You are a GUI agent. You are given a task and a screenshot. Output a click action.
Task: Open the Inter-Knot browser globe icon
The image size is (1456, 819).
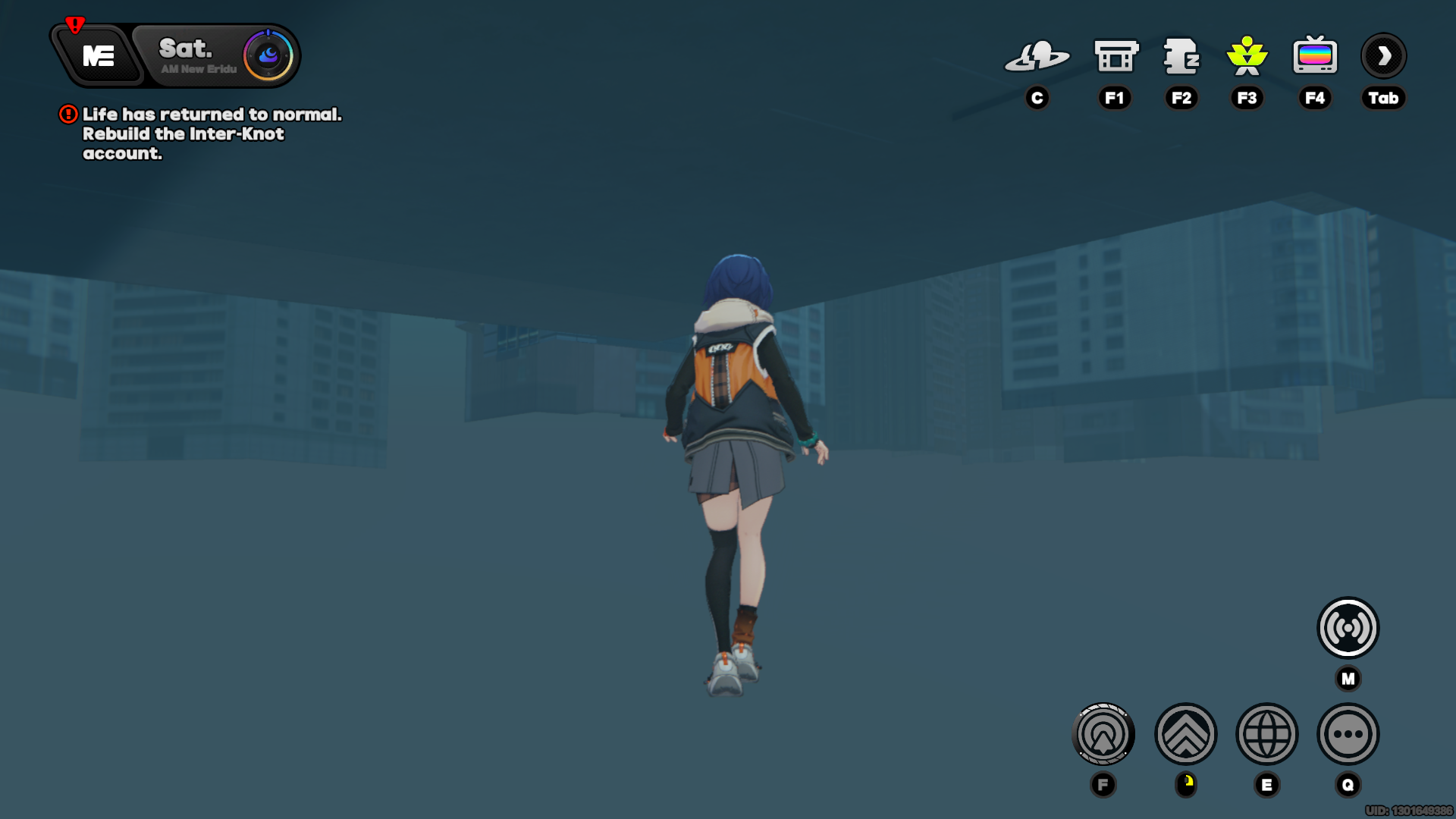point(1267,734)
